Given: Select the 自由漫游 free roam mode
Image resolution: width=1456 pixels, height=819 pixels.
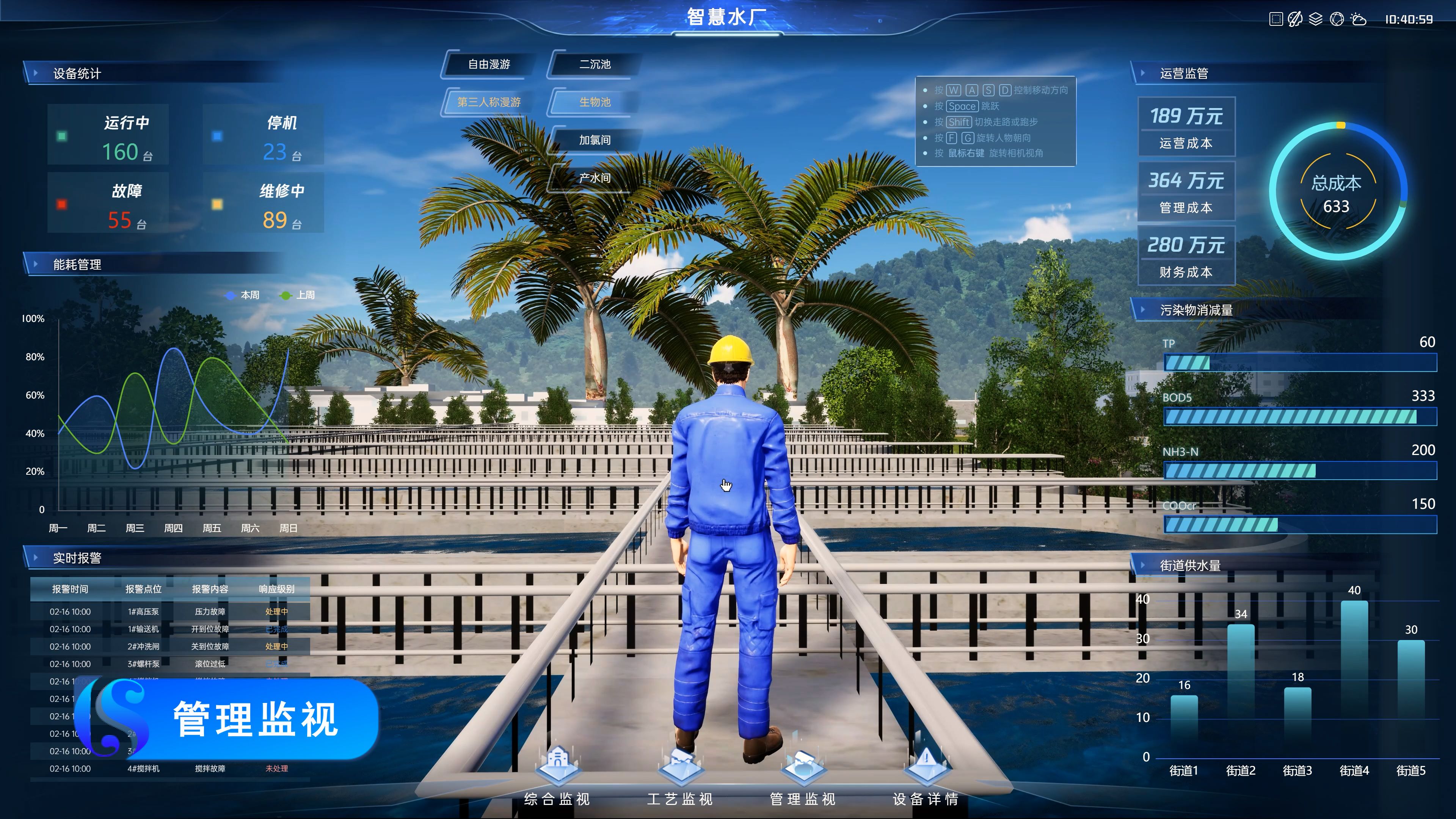Looking at the screenshot, I should pyautogui.click(x=489, y=64).
